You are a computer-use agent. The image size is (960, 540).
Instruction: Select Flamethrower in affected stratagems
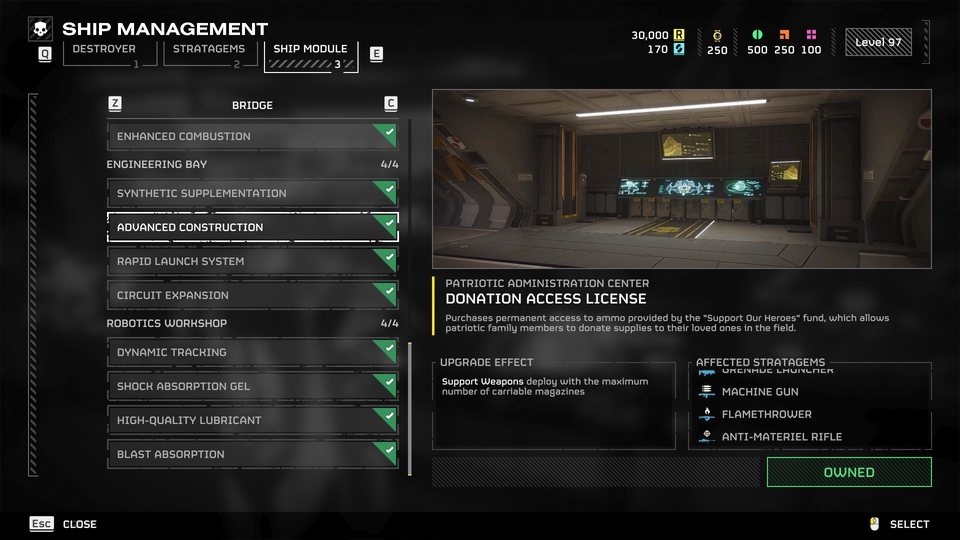[766, 414]
